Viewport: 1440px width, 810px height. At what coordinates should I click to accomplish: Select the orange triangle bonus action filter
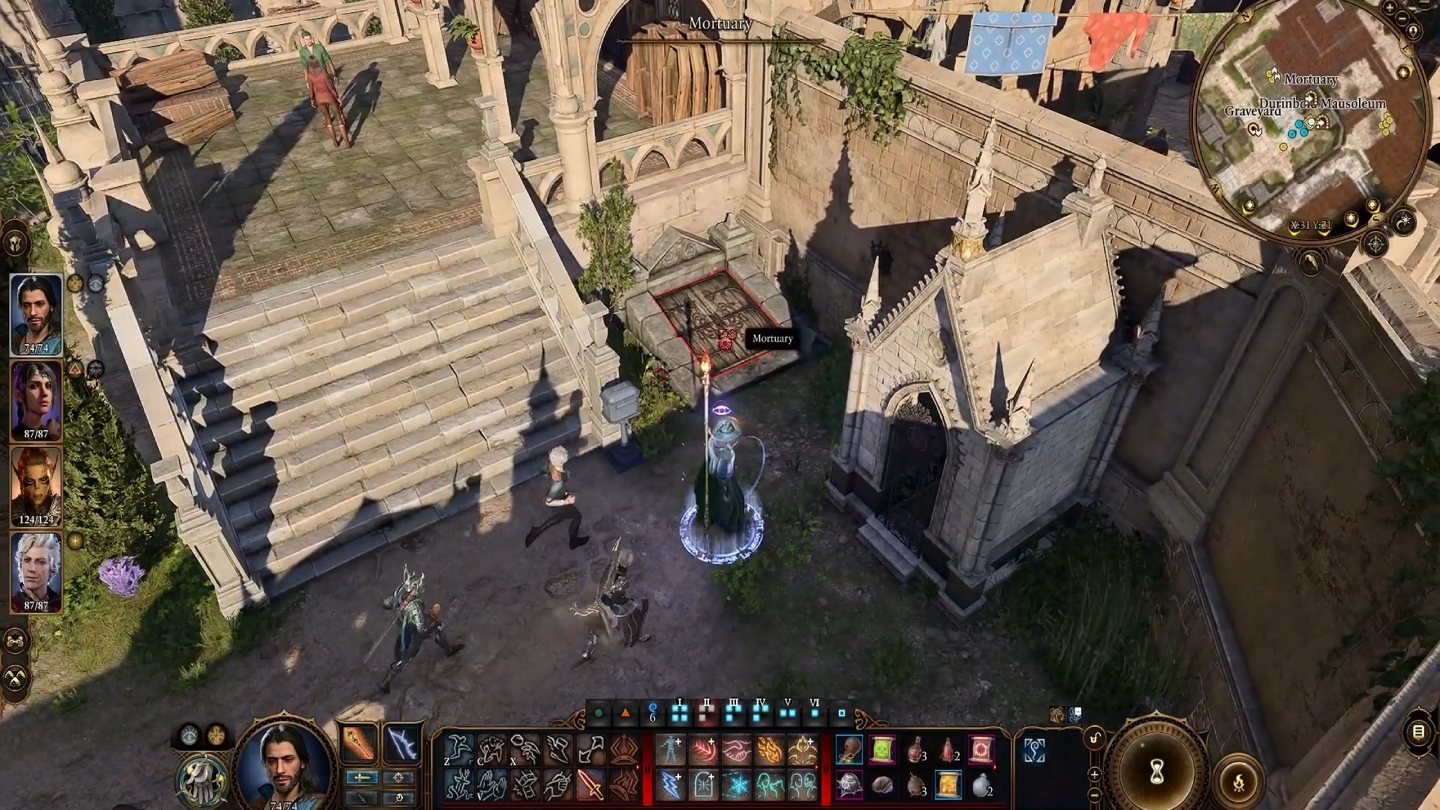(x=626, y=714)
